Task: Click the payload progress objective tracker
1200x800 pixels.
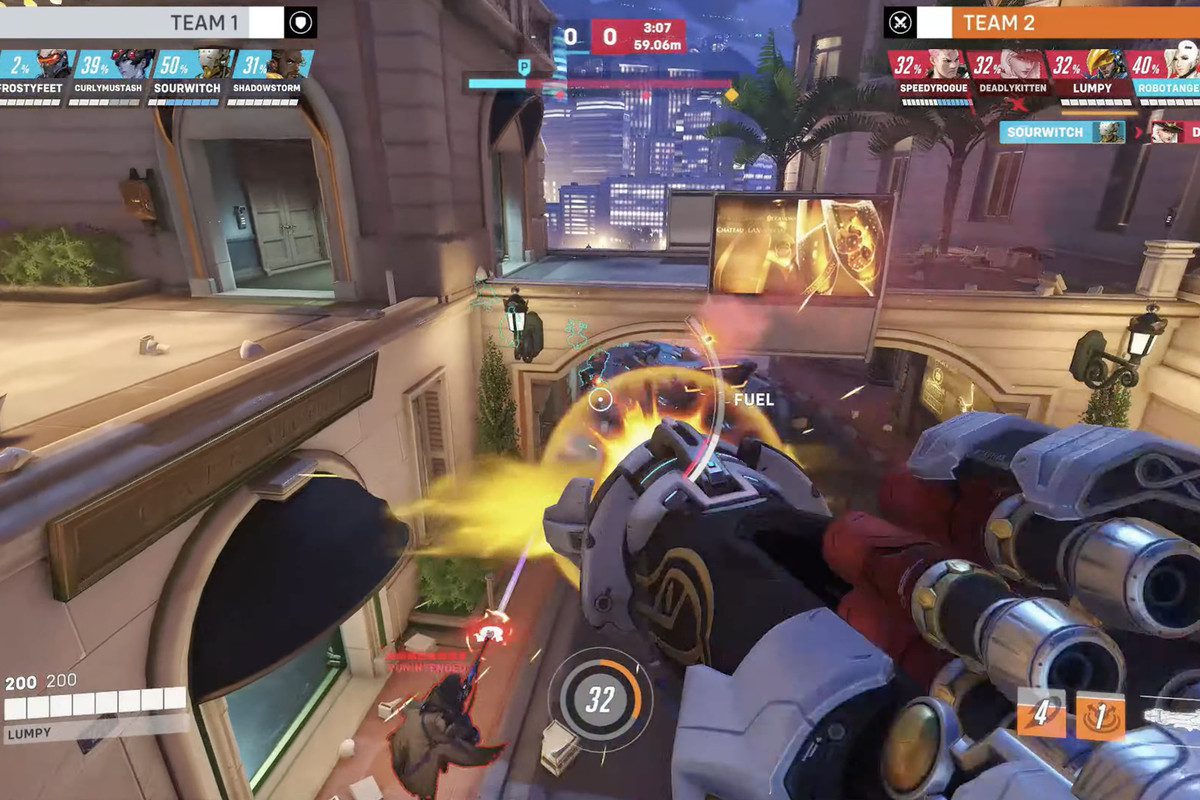Action: (x=600, y=84)
